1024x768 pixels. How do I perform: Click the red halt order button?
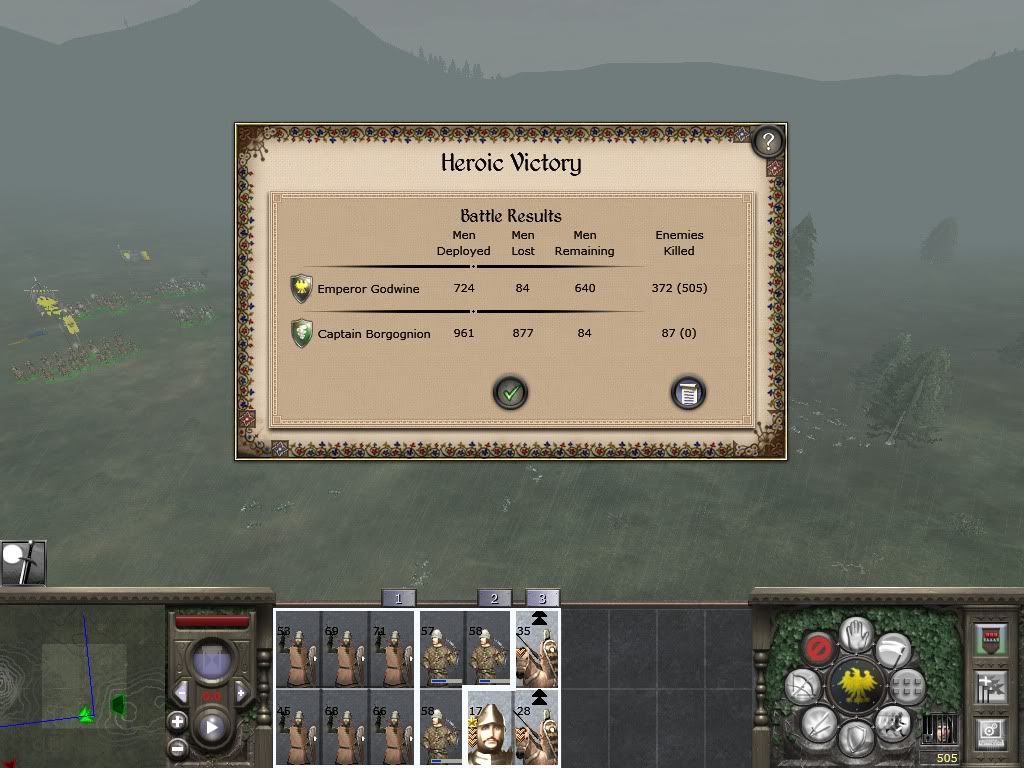[x=818, y=649]
